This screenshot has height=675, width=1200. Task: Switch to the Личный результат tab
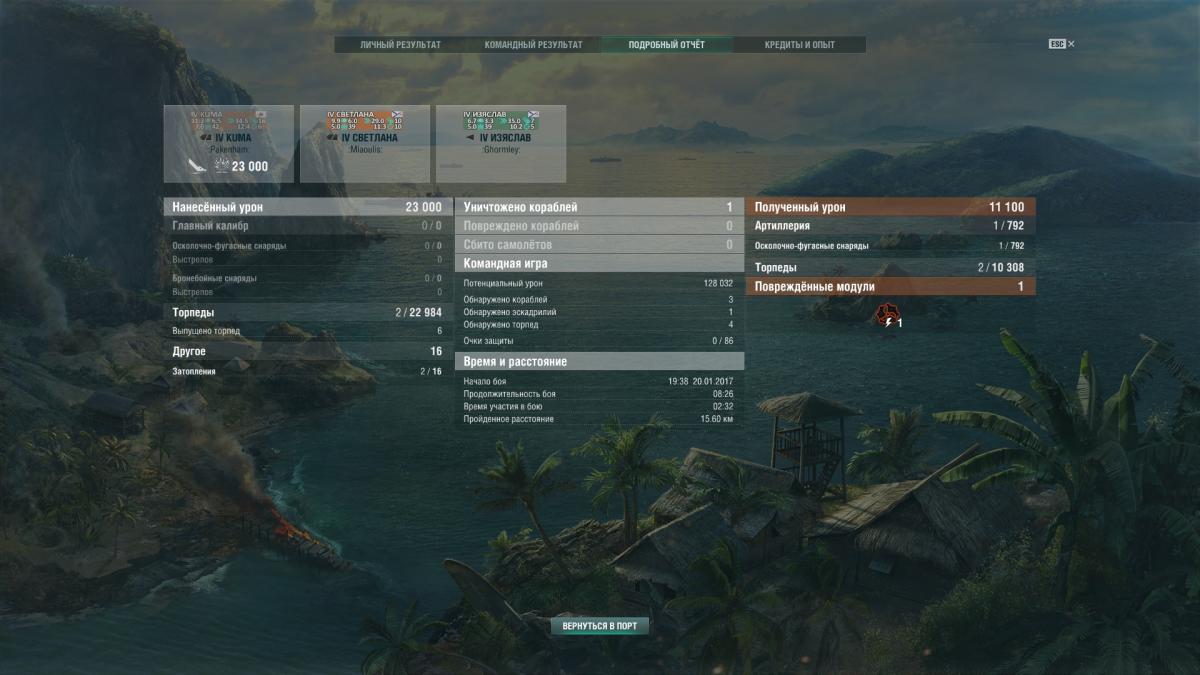click(x=400, y=45)
